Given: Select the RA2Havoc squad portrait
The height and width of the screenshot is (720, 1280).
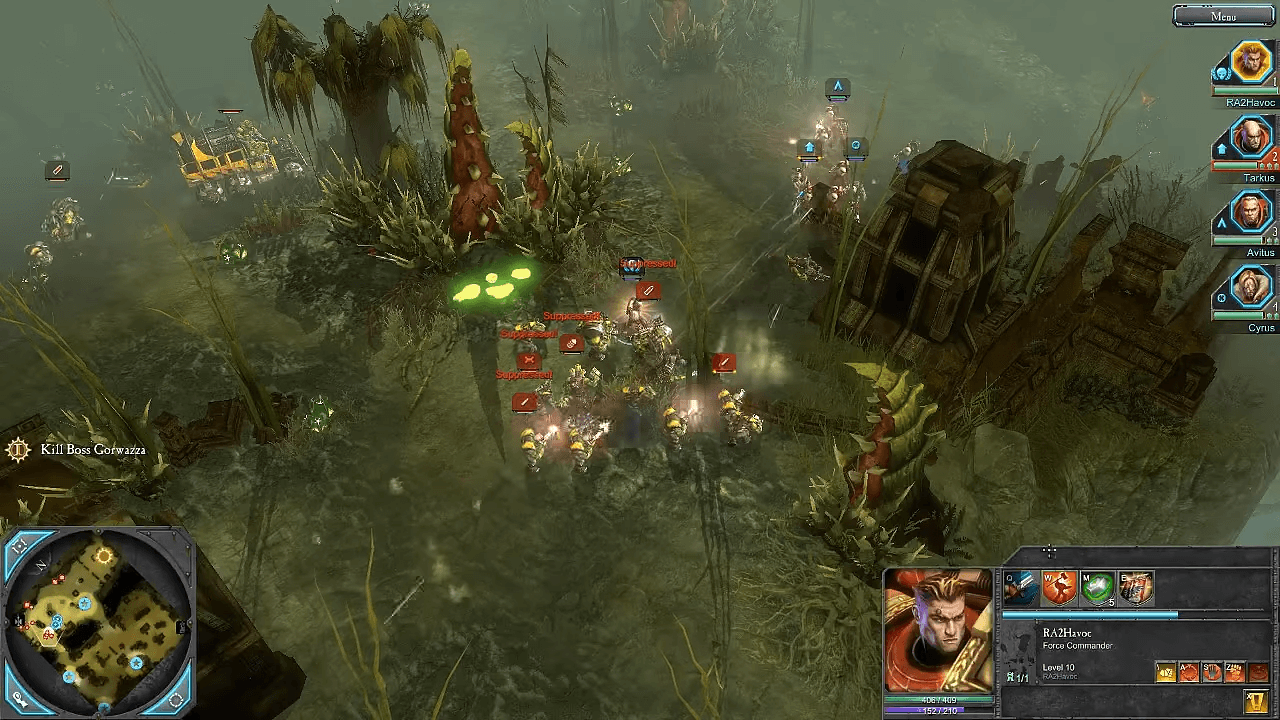Looking at the screenshot, I should (x=1250, y=63).
